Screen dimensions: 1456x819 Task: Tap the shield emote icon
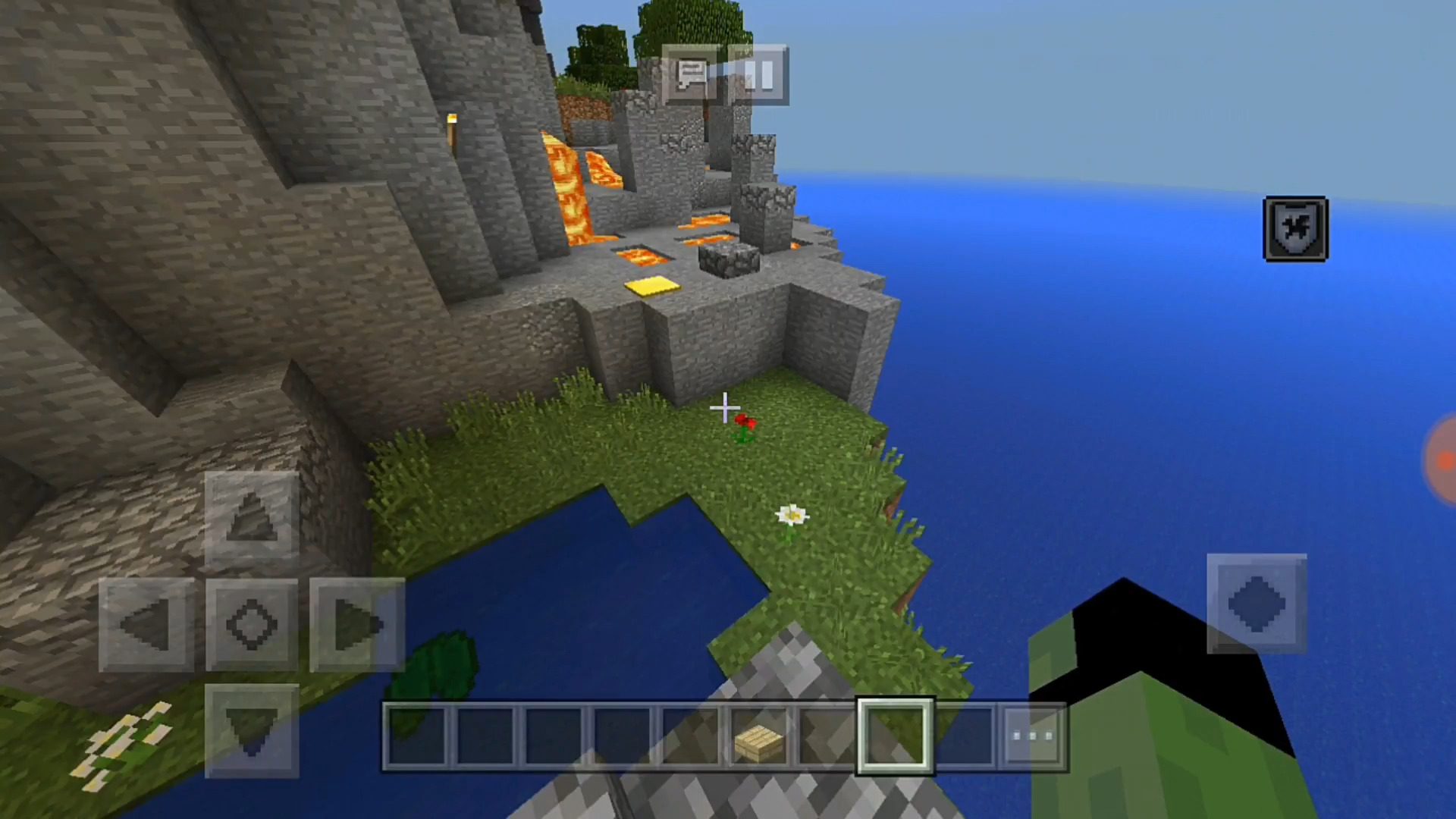[1295, 228]
